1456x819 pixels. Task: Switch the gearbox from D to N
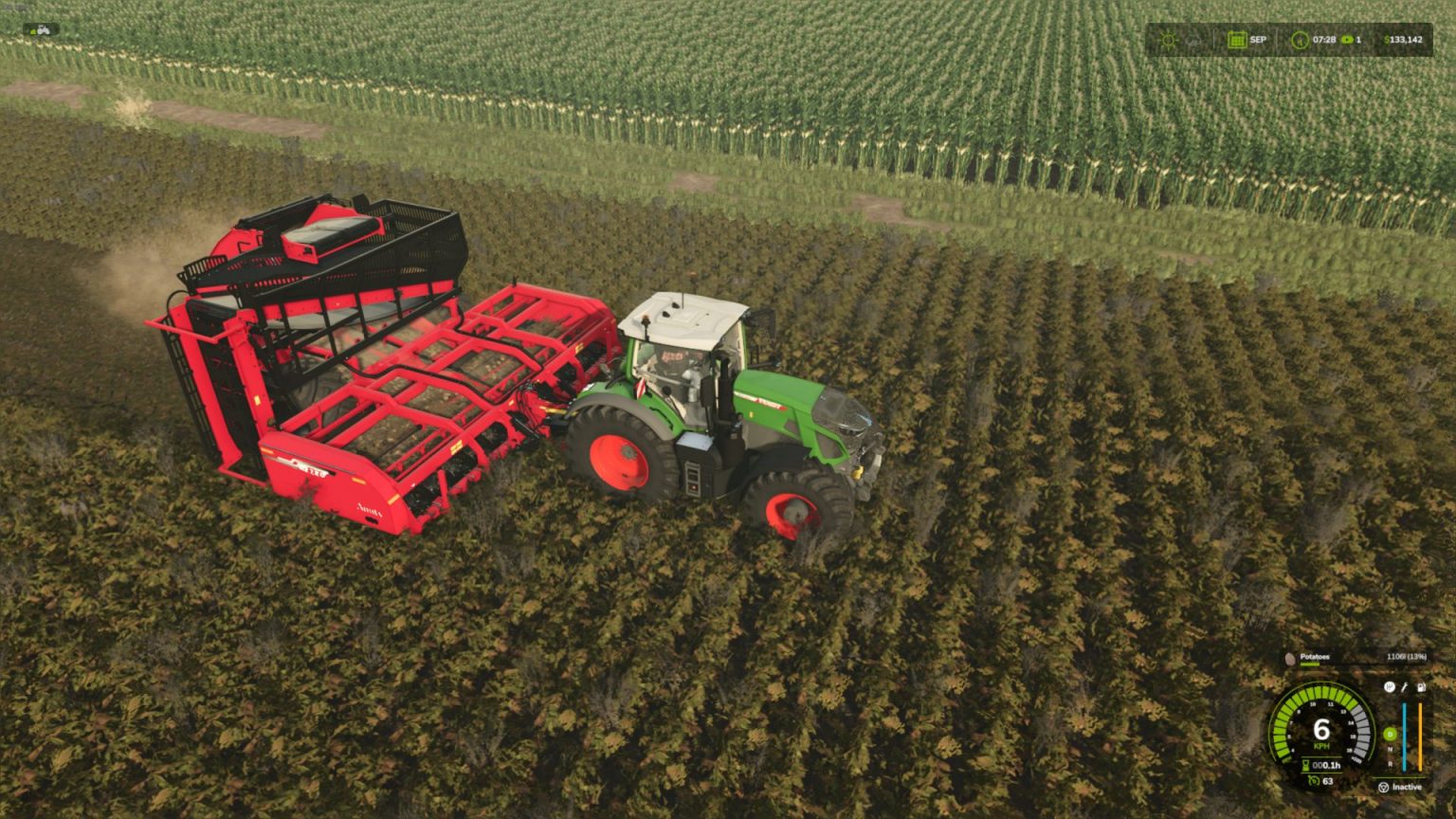(1390, 749)
